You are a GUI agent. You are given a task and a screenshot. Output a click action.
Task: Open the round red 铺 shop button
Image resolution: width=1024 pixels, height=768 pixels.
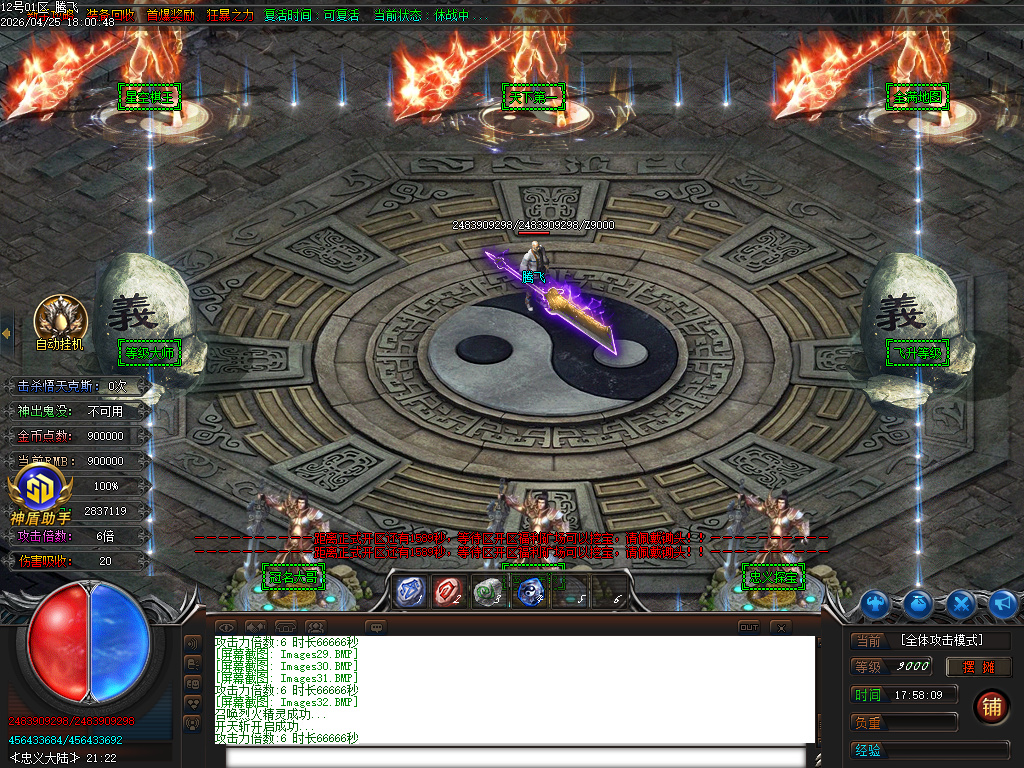pos(991,706)
